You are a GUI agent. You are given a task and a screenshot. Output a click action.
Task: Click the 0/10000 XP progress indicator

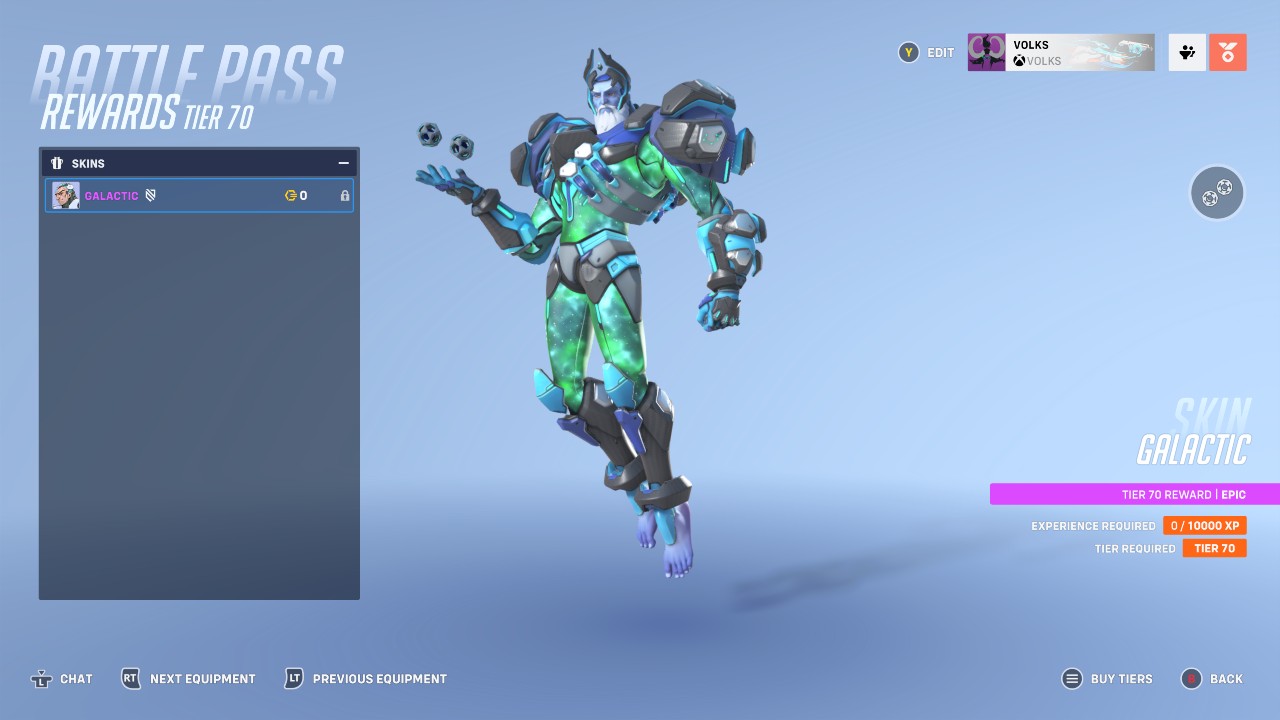pyautogui.click(x=1204, y=525)
